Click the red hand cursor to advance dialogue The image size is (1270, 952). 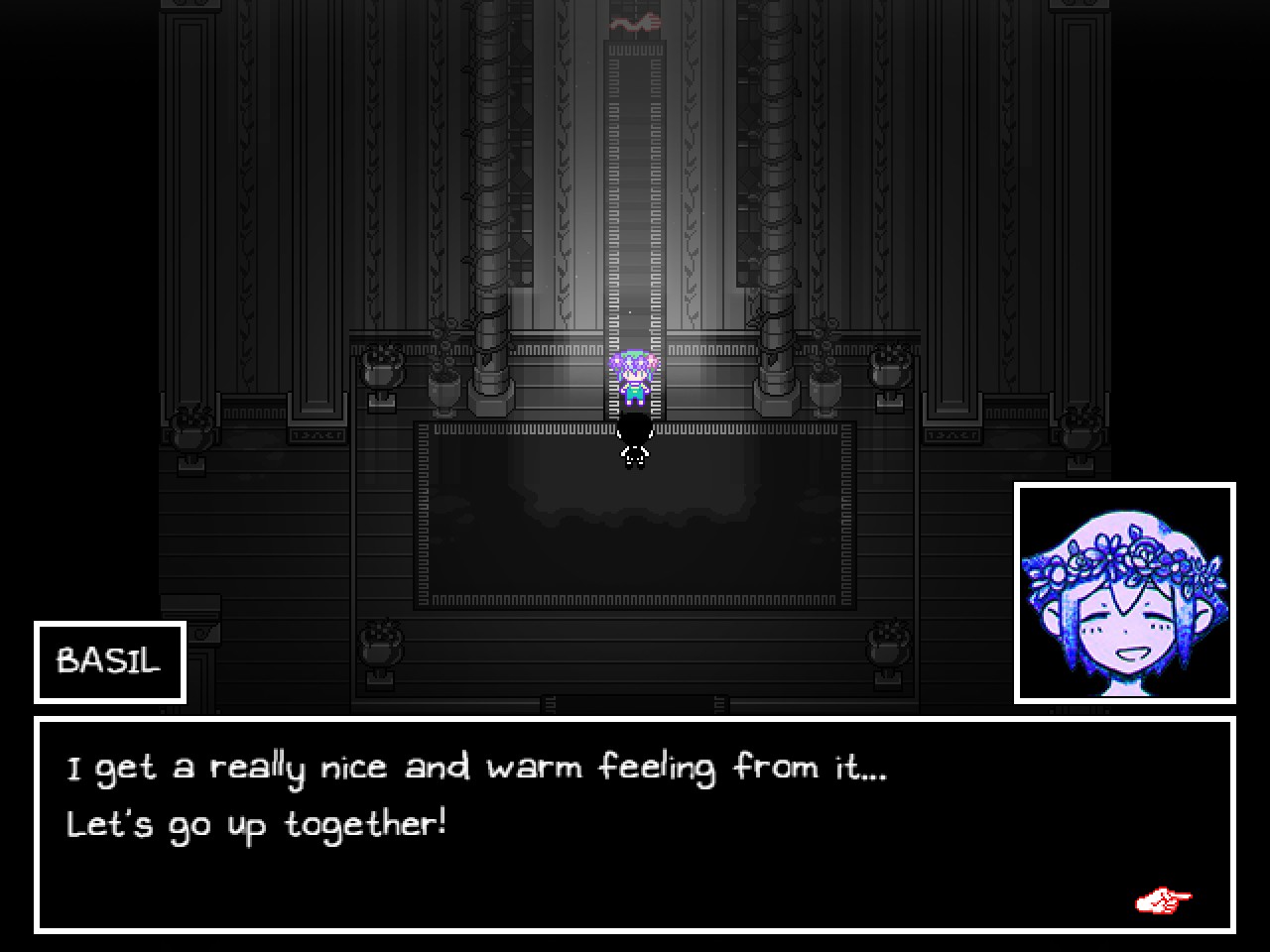click(x=1165, y=898)
